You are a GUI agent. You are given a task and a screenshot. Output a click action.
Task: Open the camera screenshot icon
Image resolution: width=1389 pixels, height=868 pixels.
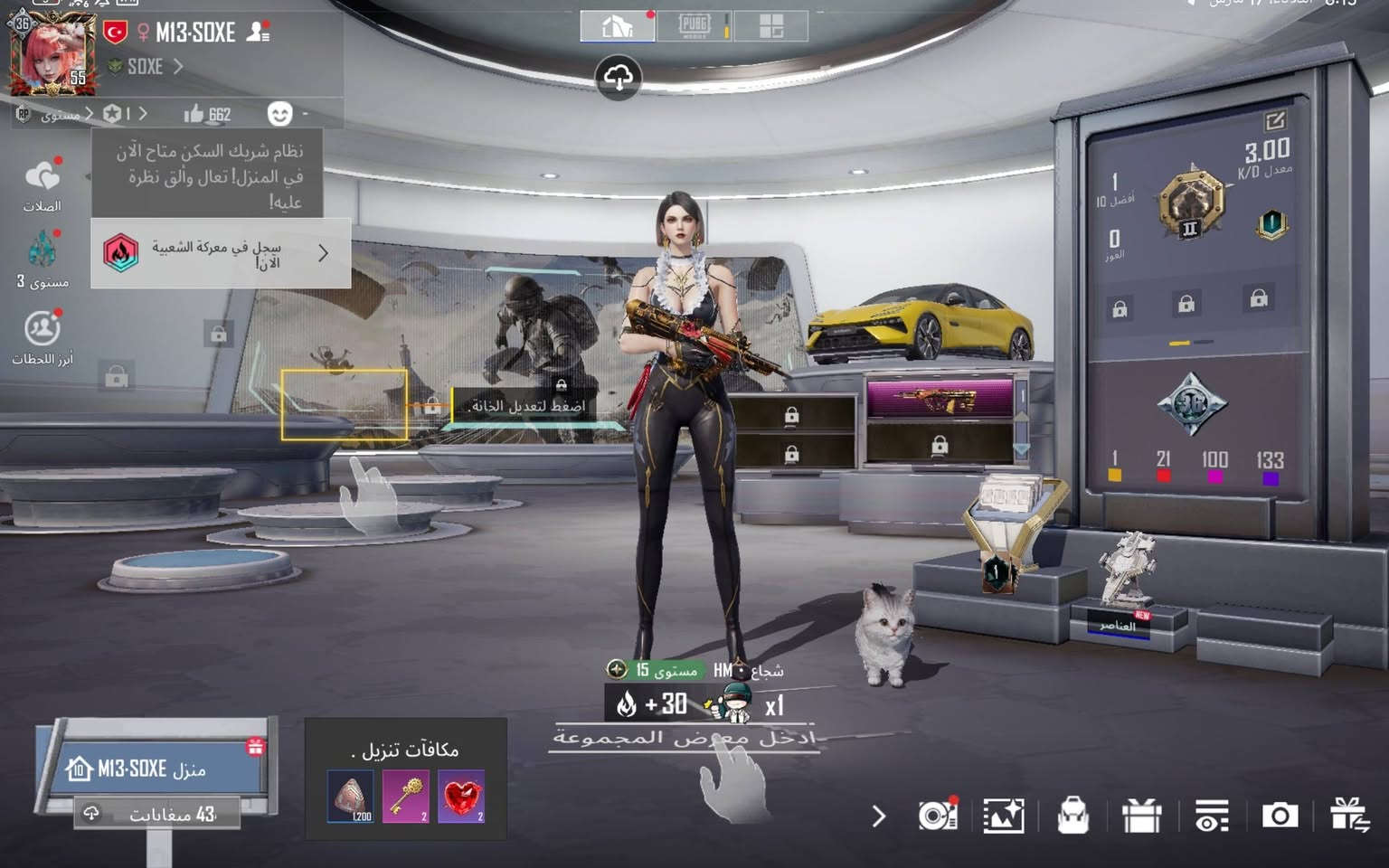(1280, 816)
